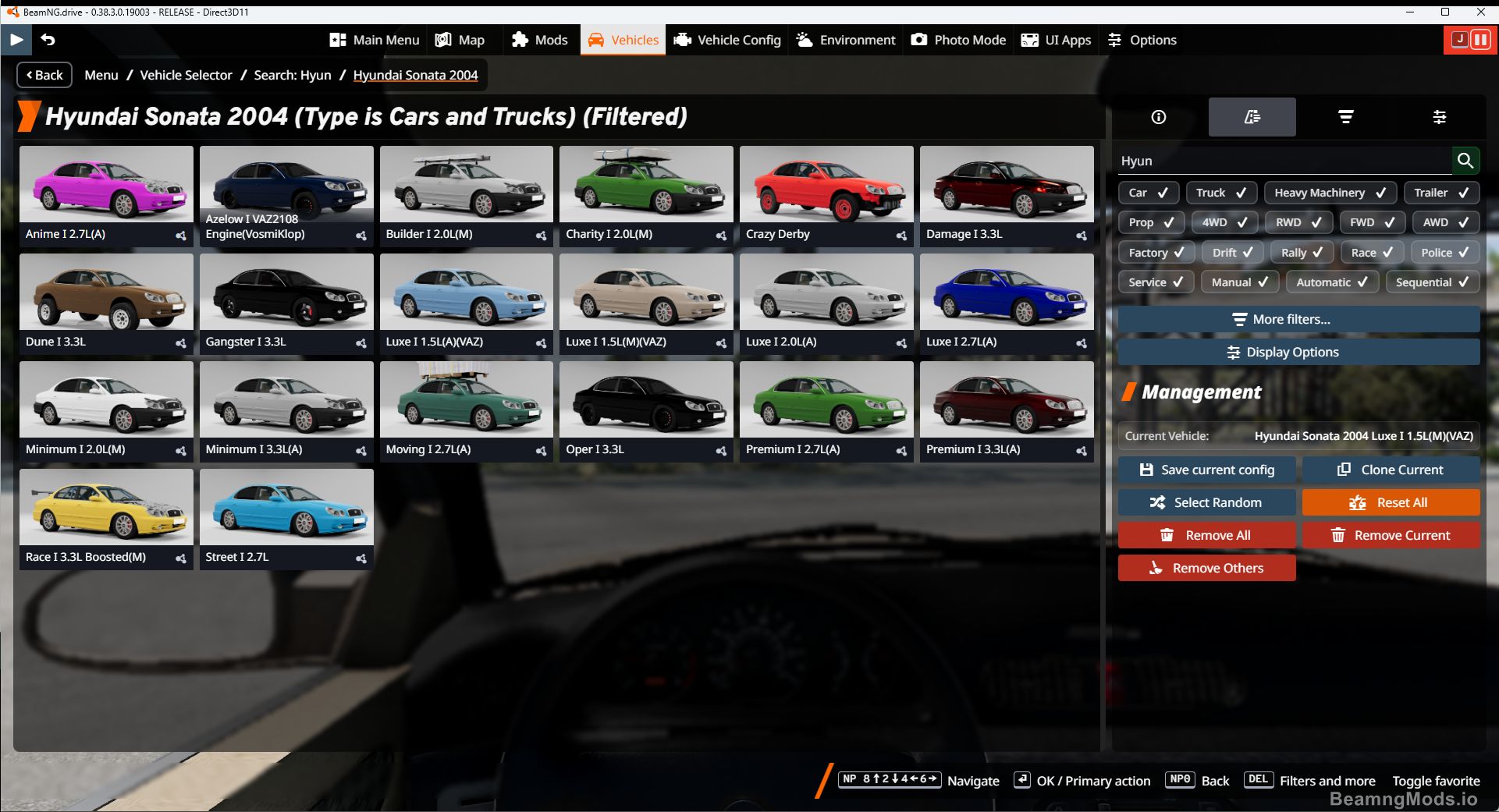The height and width of the screenshot is (812, 1499).
Task: Disable the Truck vehicle type filter
Action: click(1221, 193)
